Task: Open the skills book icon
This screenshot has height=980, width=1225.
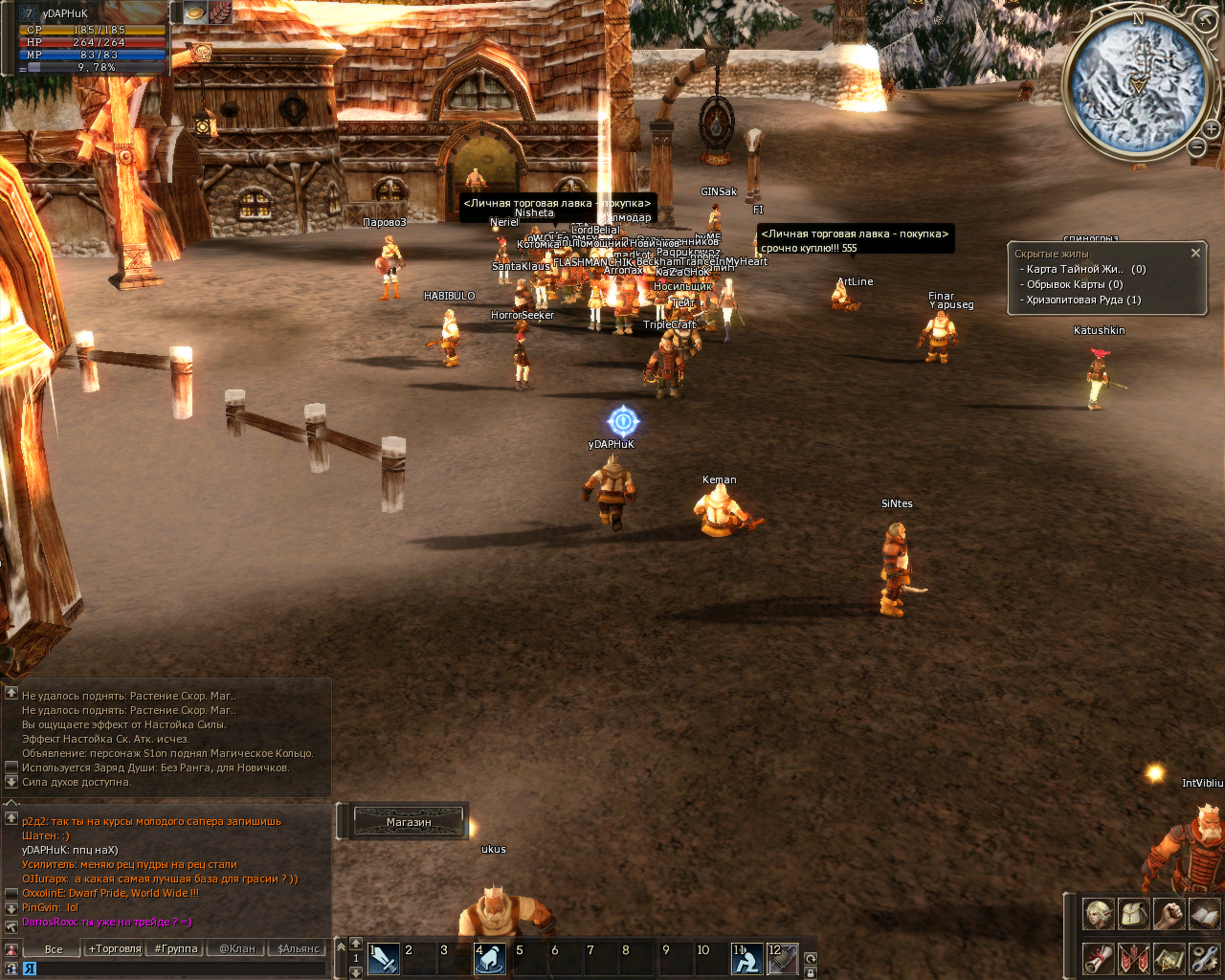Action: click(x=1204, y=914)
